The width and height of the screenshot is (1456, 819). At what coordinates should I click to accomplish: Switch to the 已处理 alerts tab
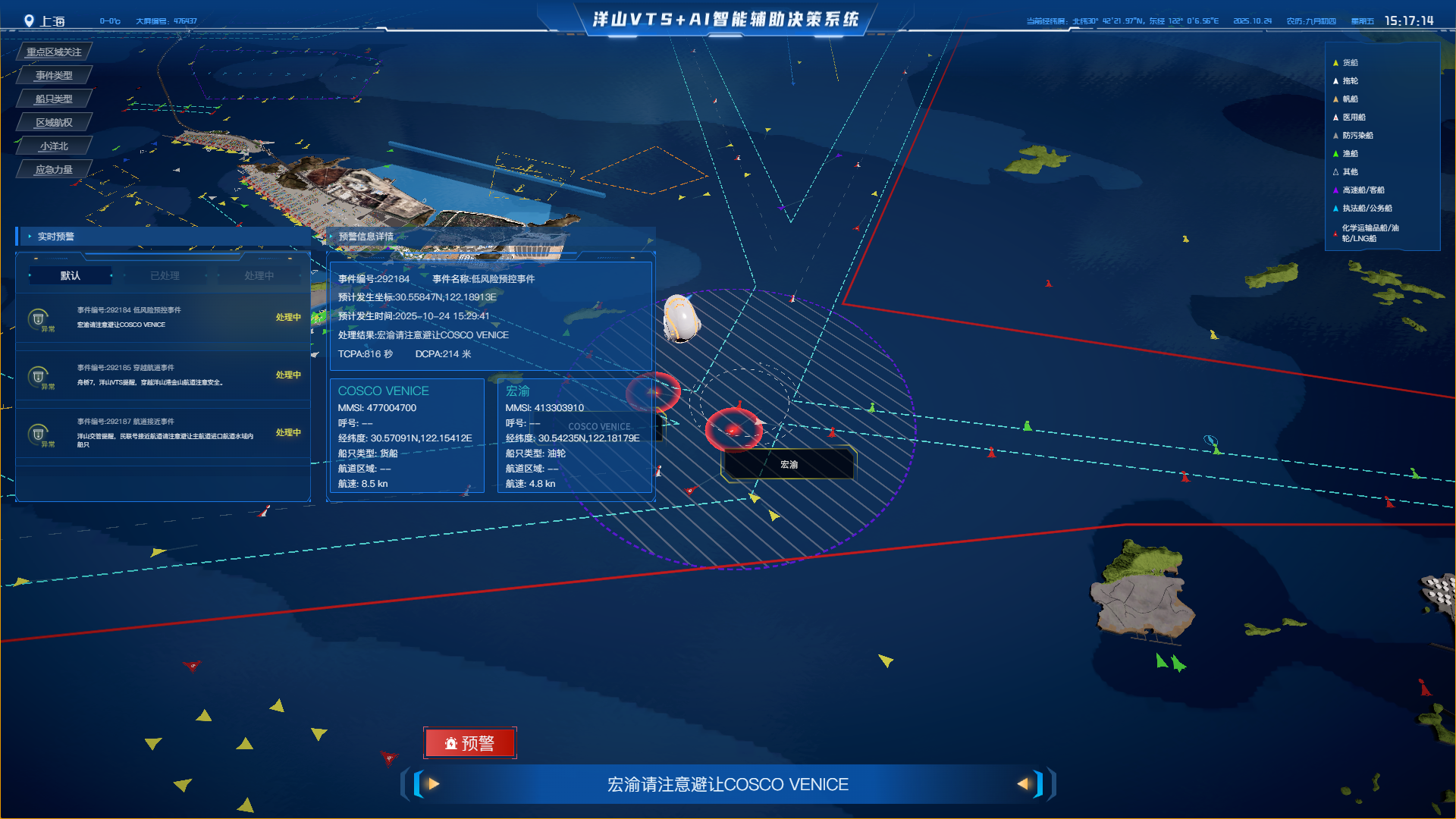165,275
